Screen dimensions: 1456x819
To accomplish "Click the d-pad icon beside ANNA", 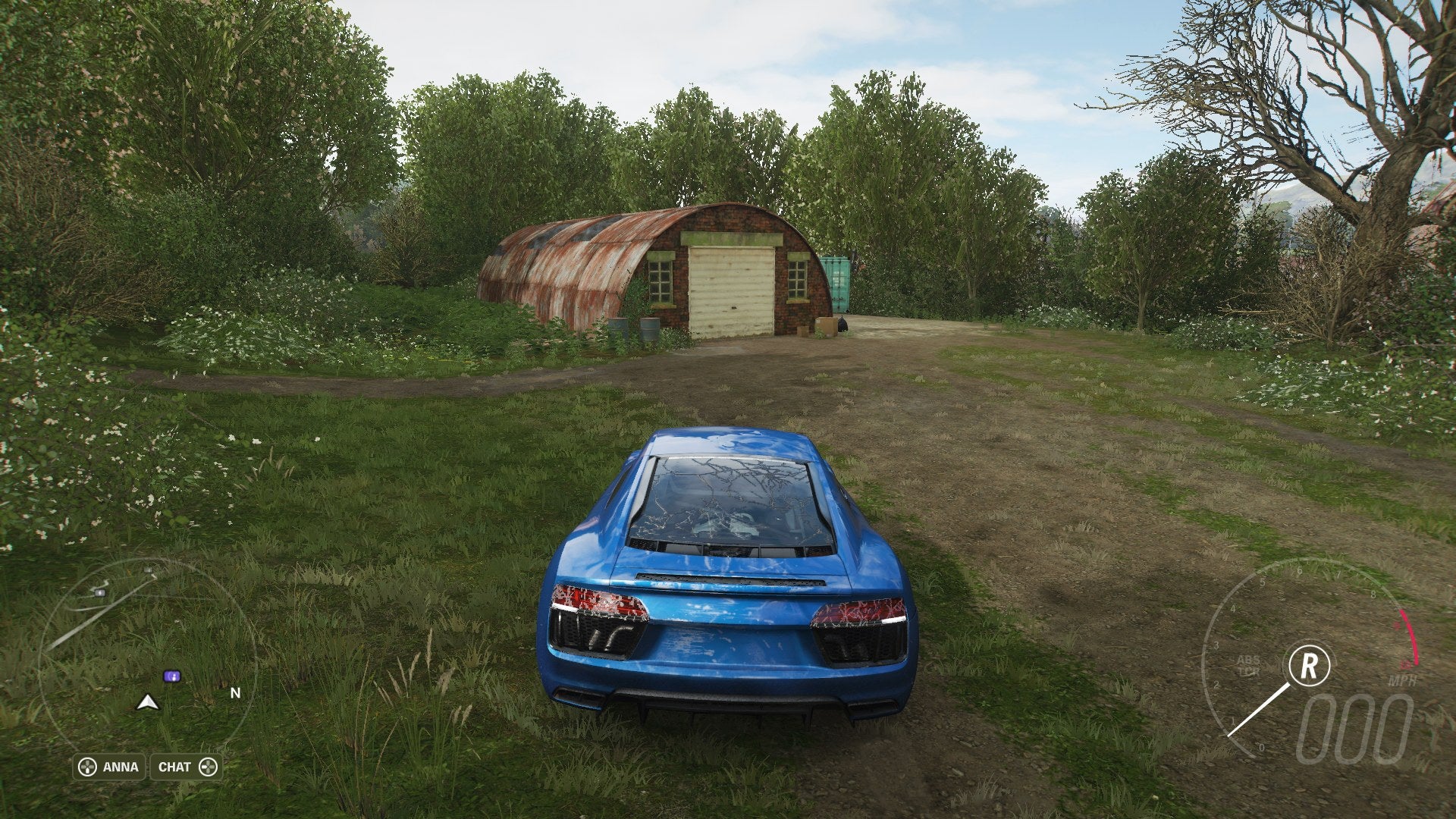I will (87, 767).
